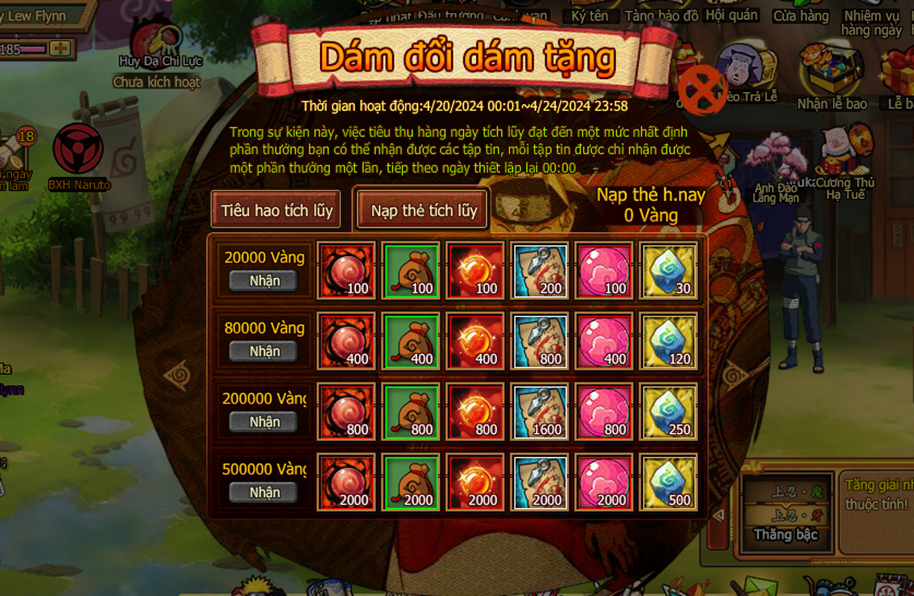The width and height of the screenshot is (914, 596).
Task: Open the Nhận lễ bao gift chest
Action: [x=832, y=72]
